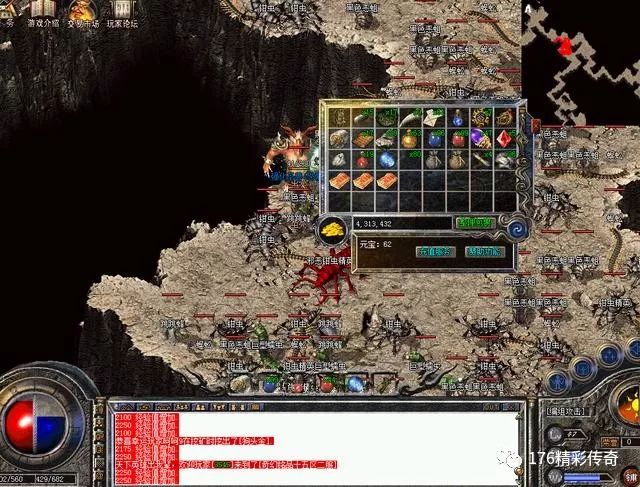Select the curved horn item in the bag
The height and width of the screenshot is (487, 640).
click(409, 117)
